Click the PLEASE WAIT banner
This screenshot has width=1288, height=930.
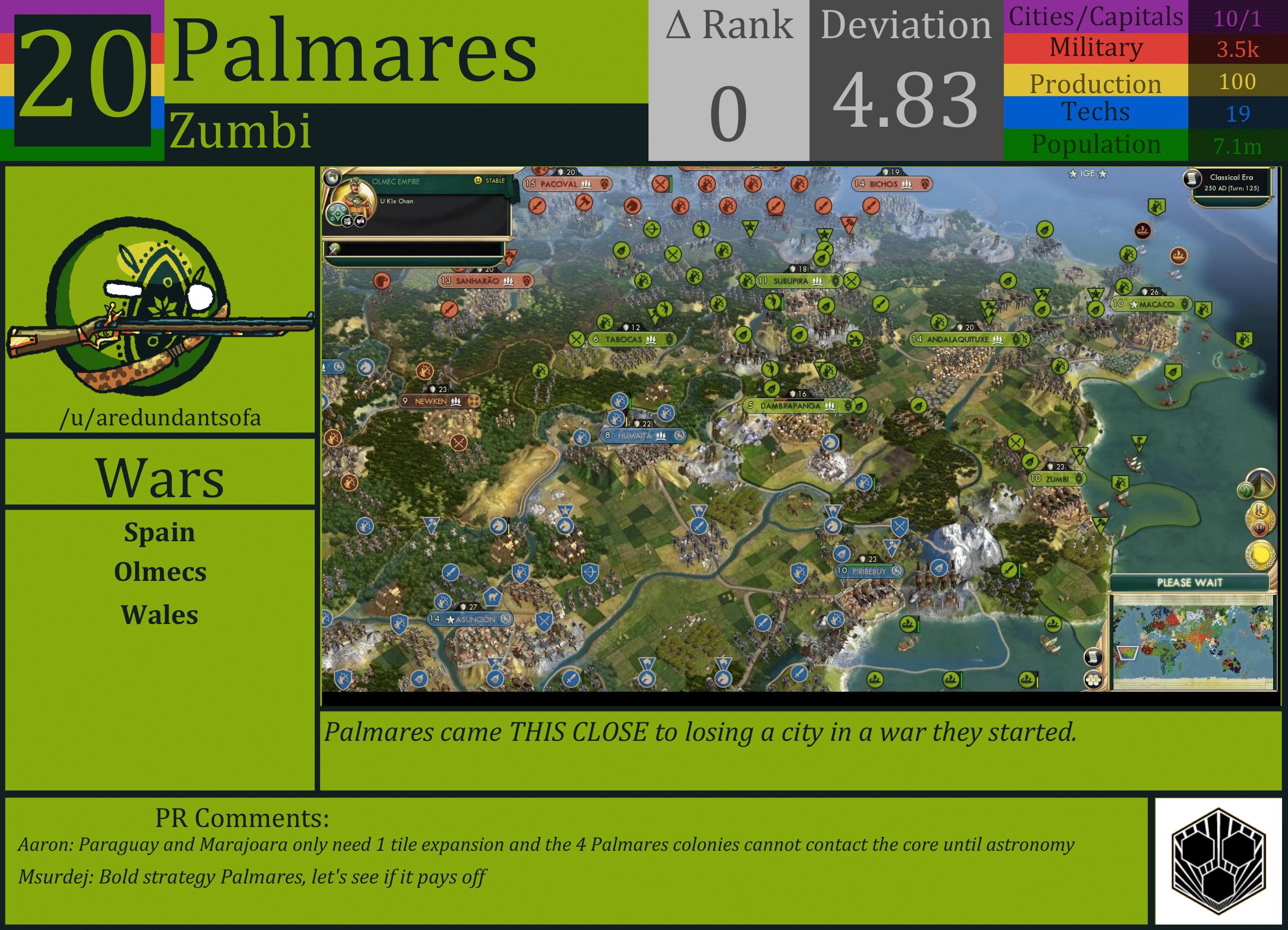1190,582
